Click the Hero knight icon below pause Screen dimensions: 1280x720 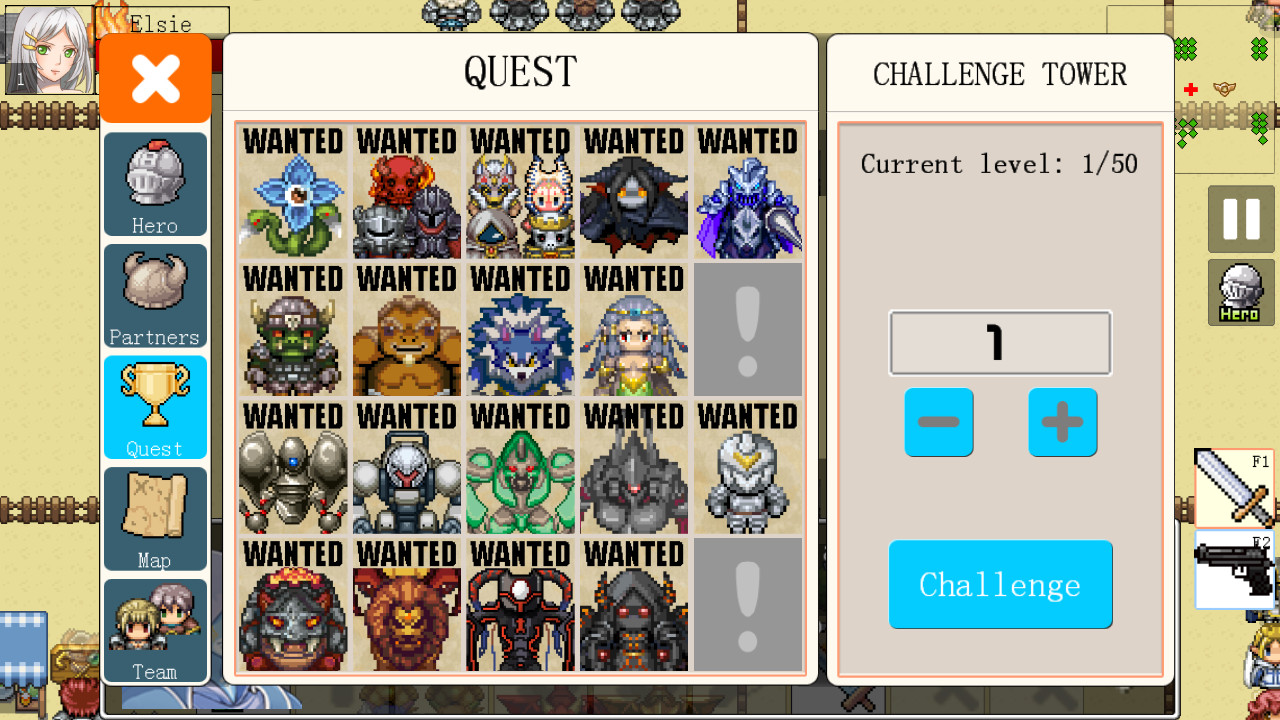[x=1240, y=292]
